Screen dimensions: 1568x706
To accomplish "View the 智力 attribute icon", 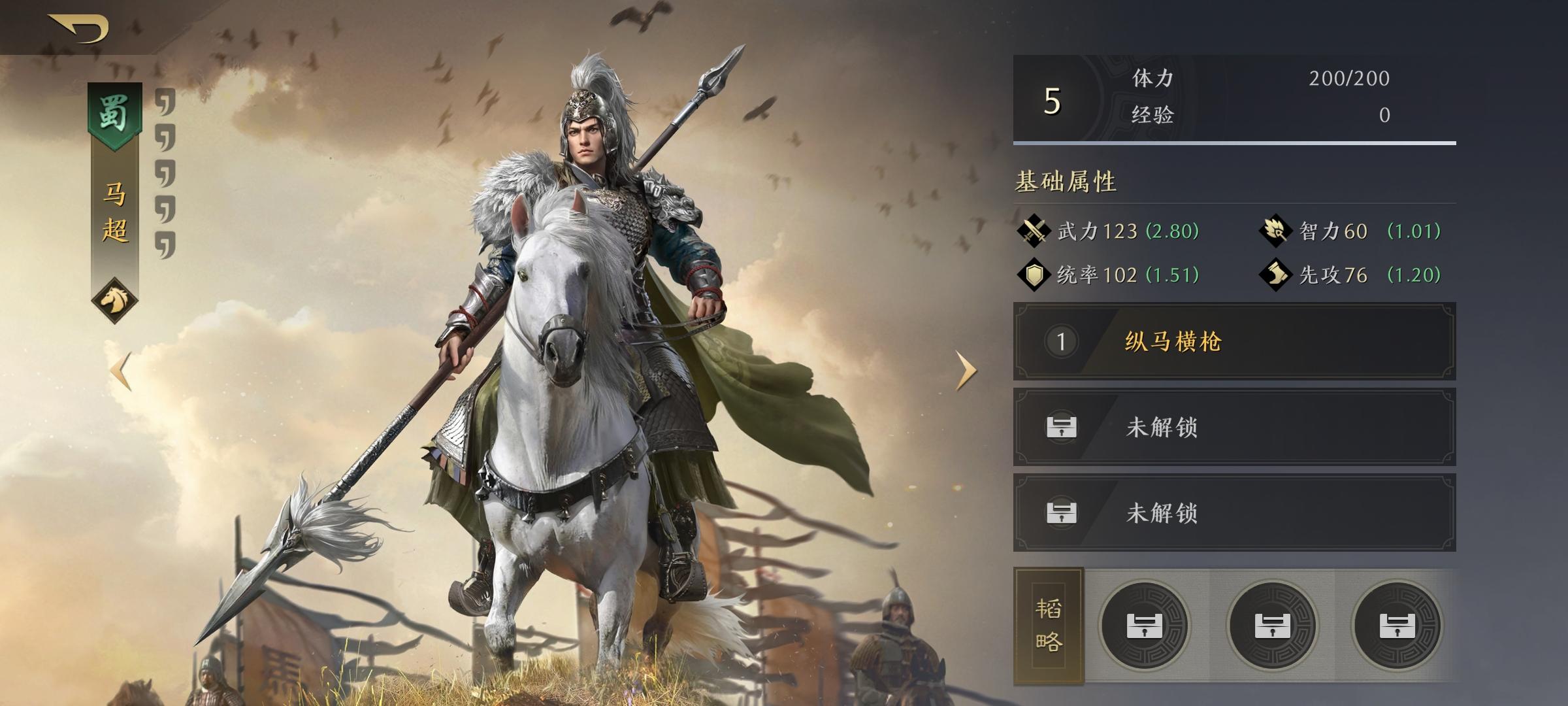I will pos(1275,231).
